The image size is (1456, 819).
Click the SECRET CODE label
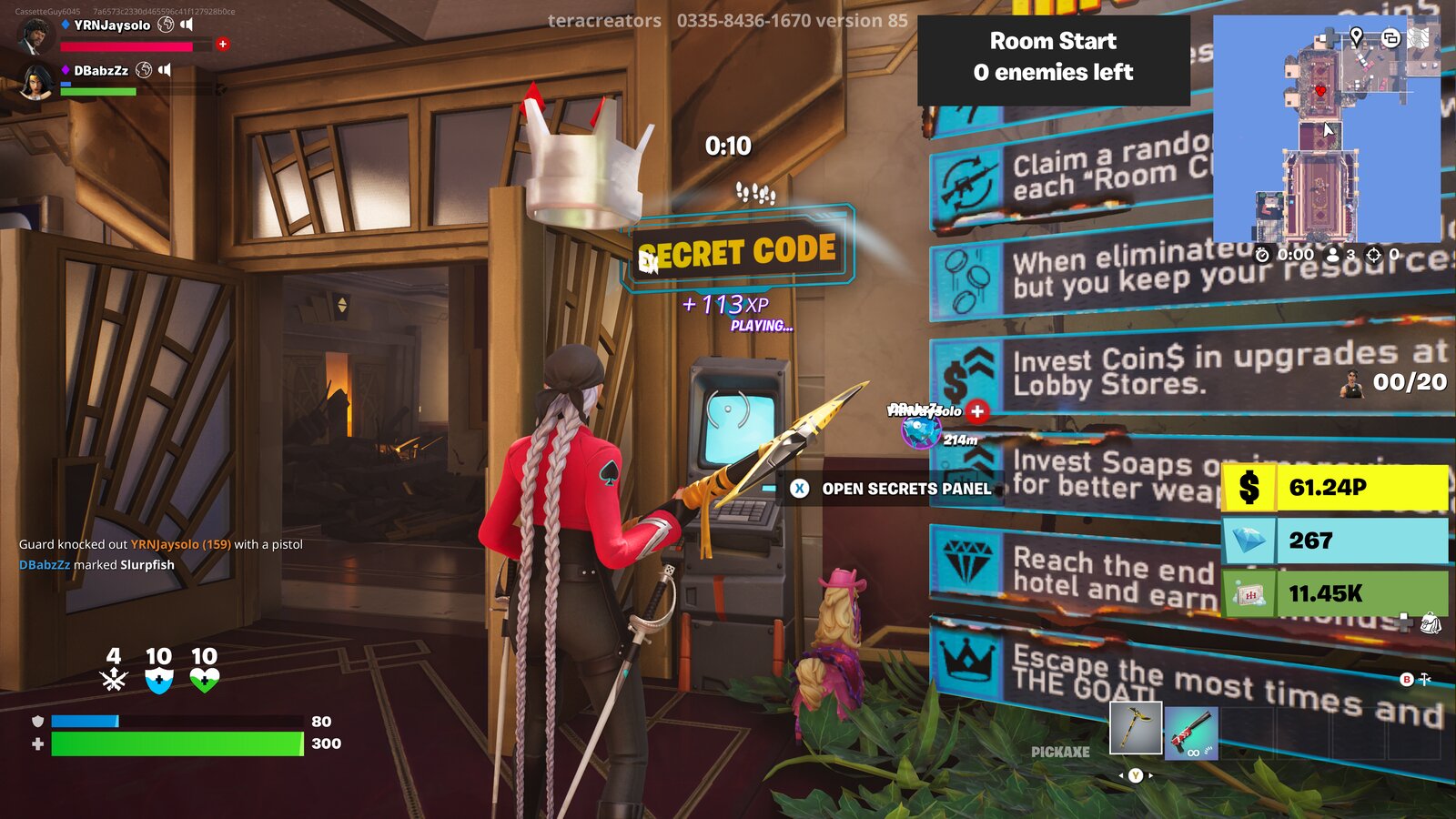point(737,252)
